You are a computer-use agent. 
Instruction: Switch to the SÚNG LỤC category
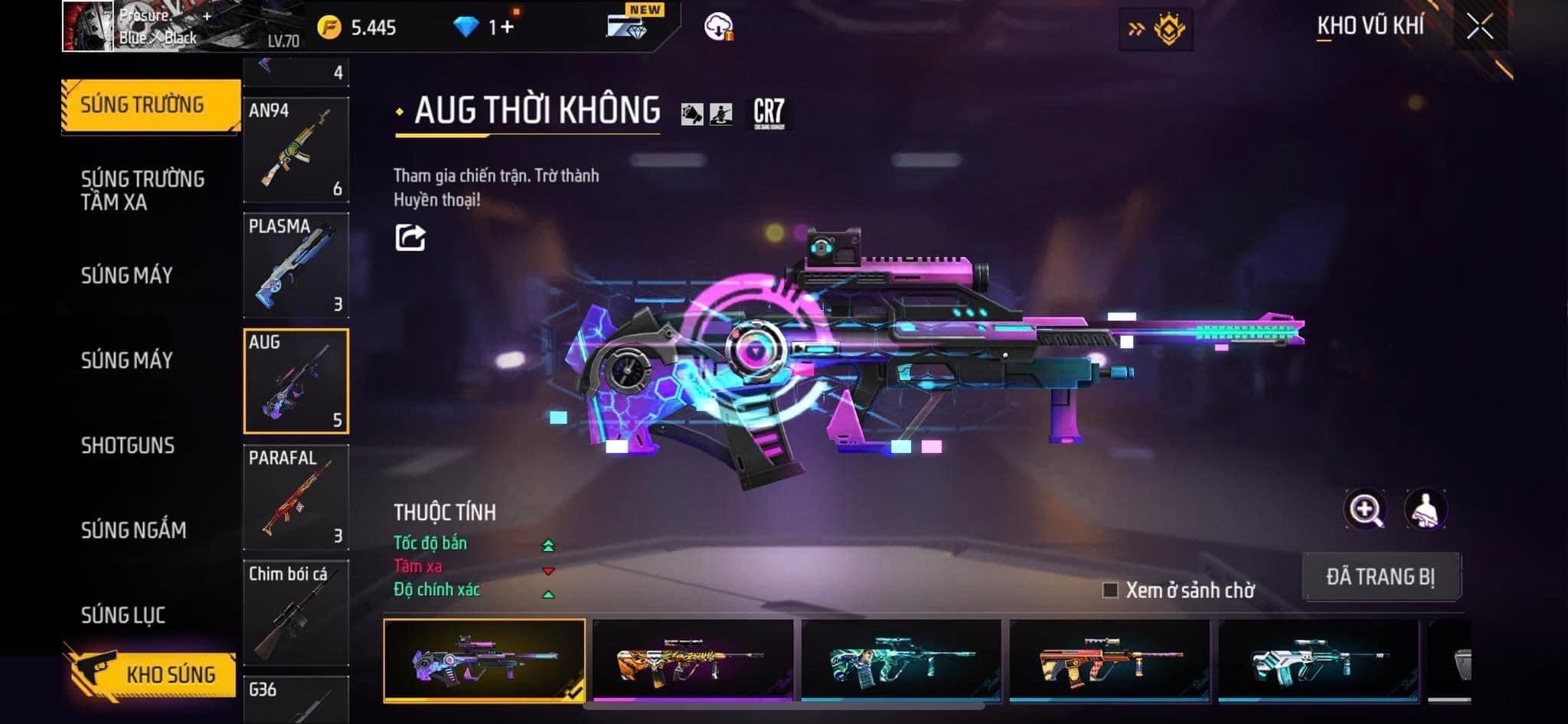pyautogui.click(x=123, y=615)
